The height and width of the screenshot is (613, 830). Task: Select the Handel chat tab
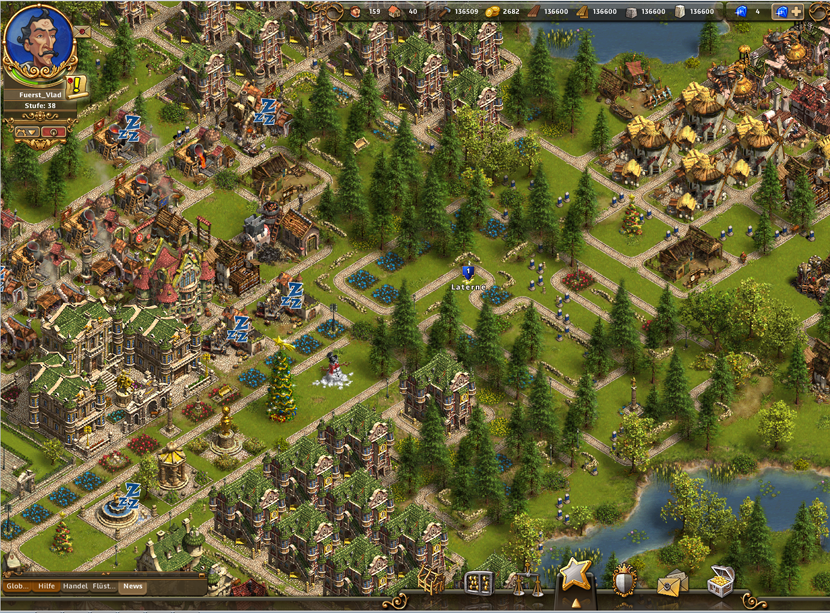click(x=74, y=587)
